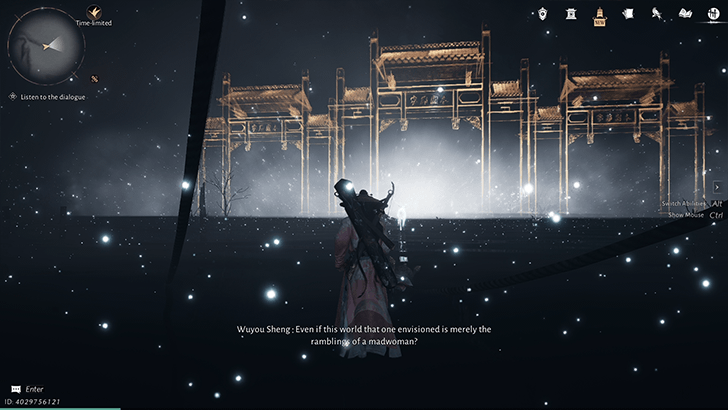Open the shield emblem menu icon
This screenshot has height=410, width=728.
click(x=543, y=14)
